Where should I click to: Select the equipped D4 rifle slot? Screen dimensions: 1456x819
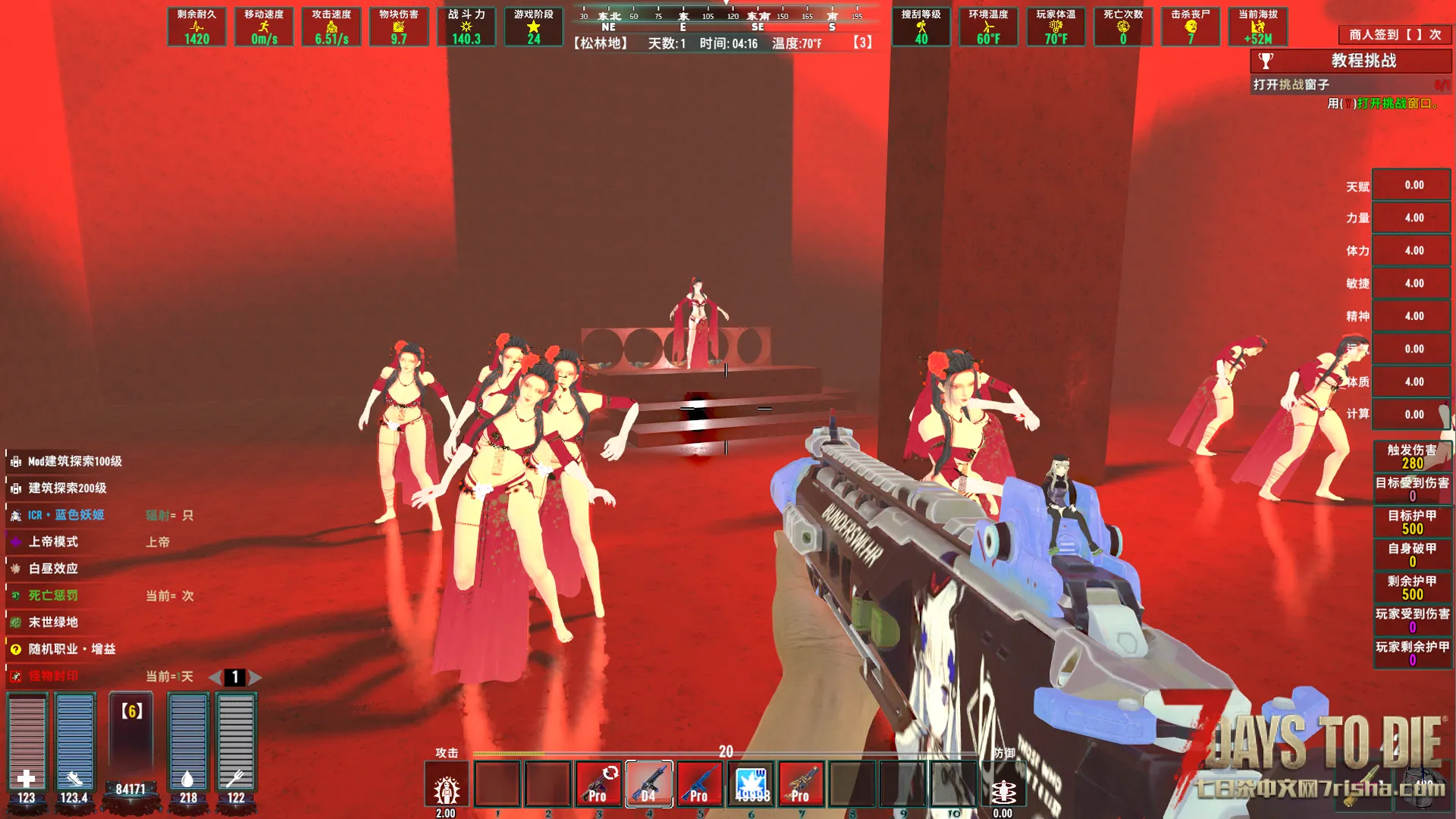[649, 784]
